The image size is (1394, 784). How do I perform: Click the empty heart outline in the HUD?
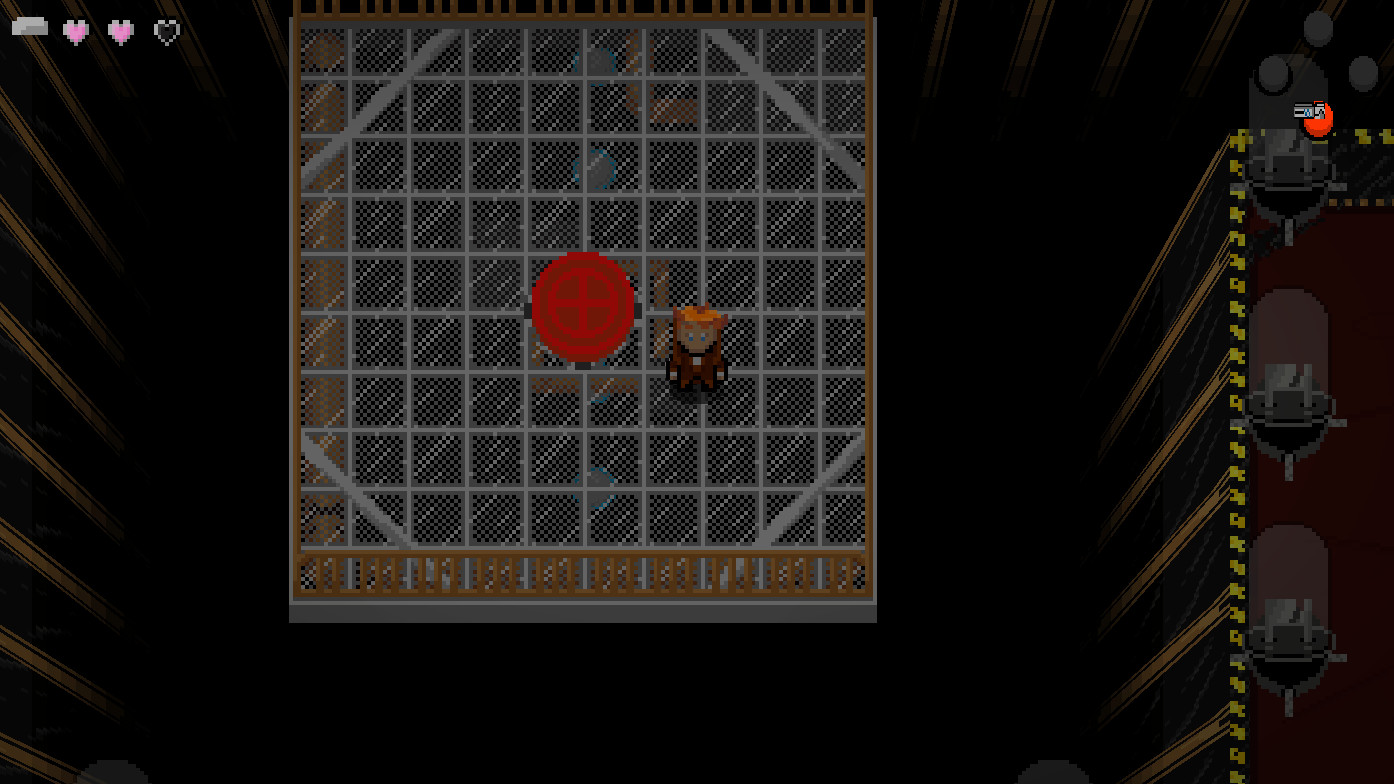[166, 32]
